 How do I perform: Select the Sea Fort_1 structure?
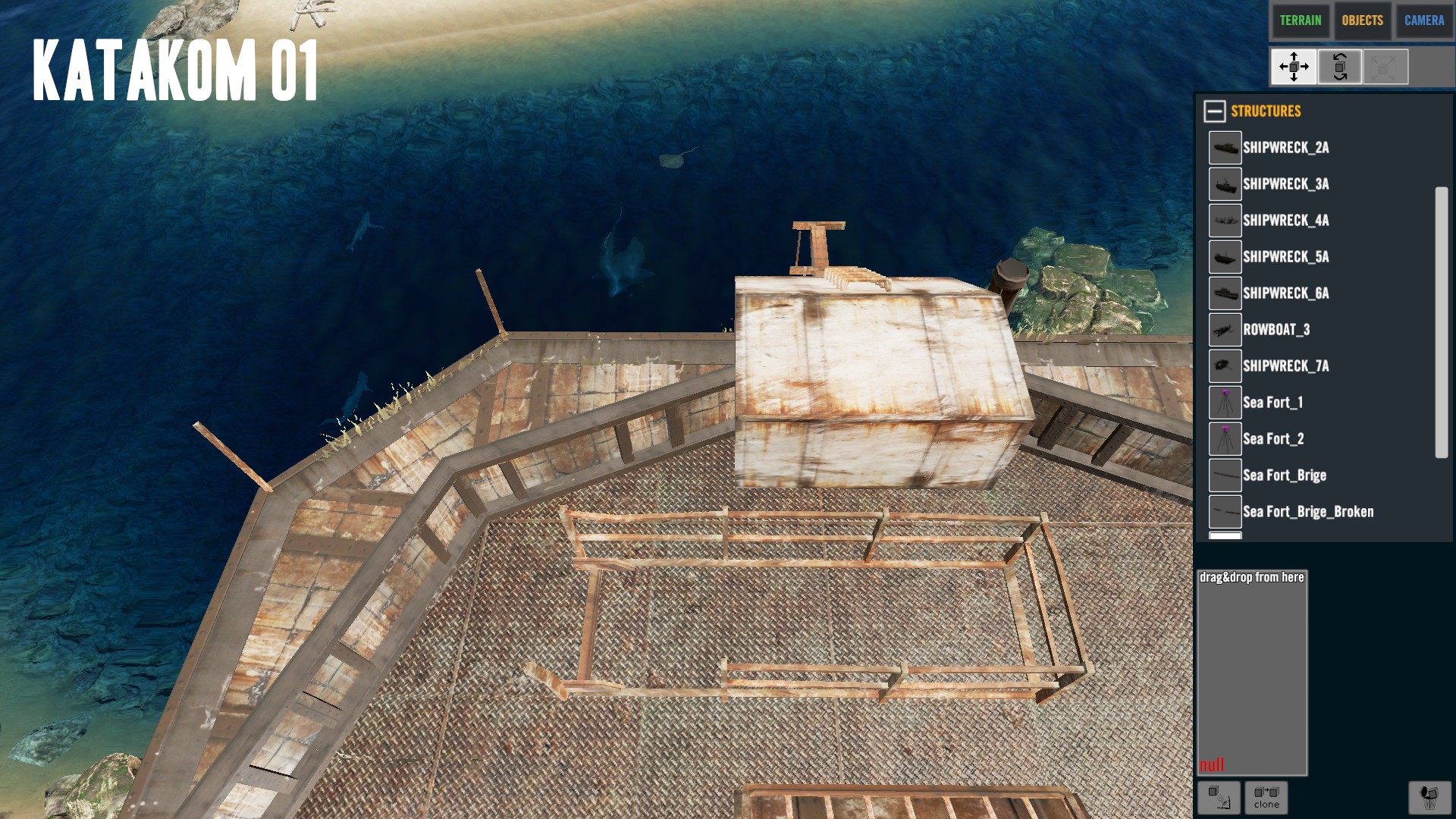(1272, 403)
